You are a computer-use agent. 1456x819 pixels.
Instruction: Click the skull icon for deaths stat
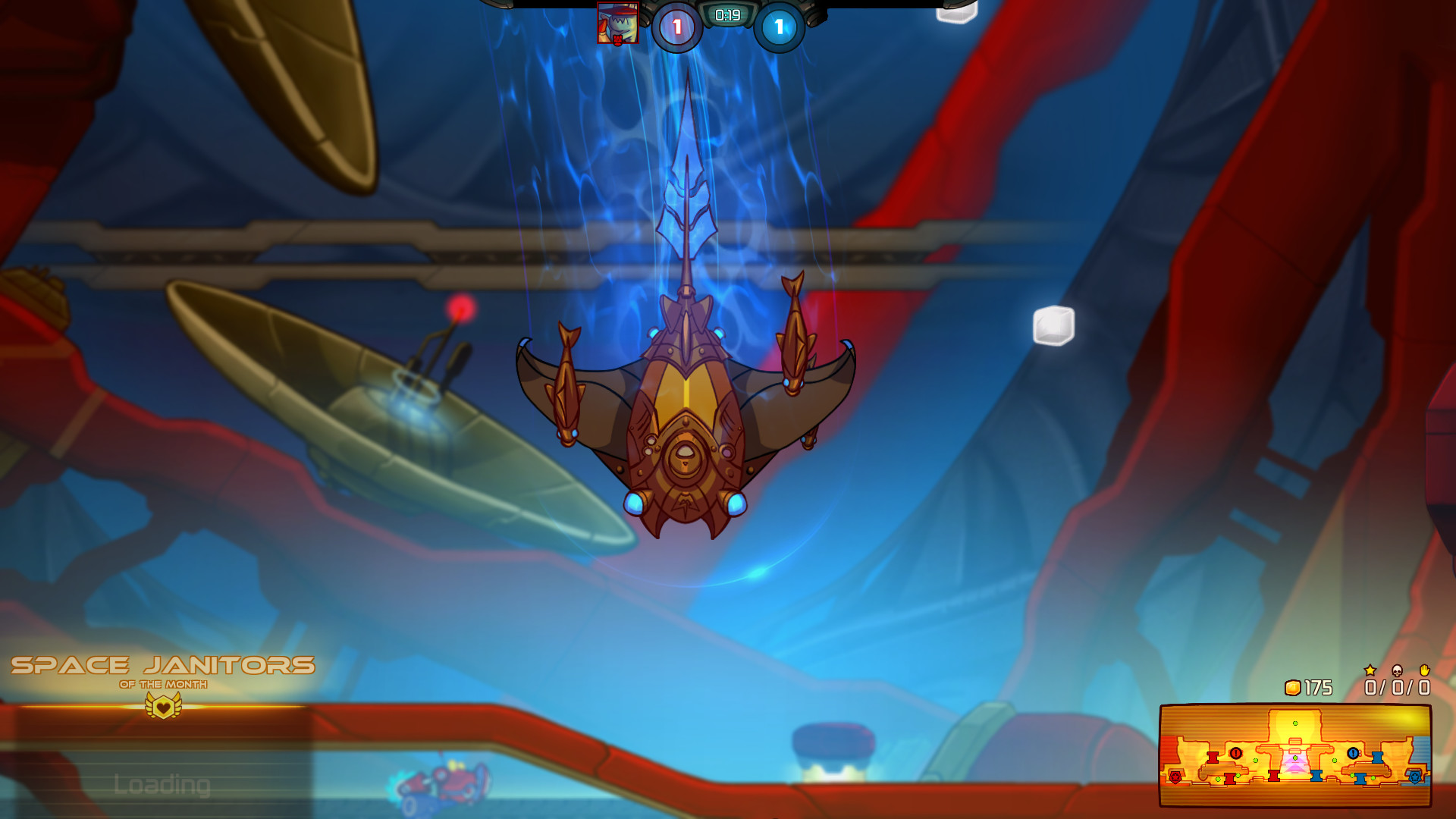coord(1397,670)
